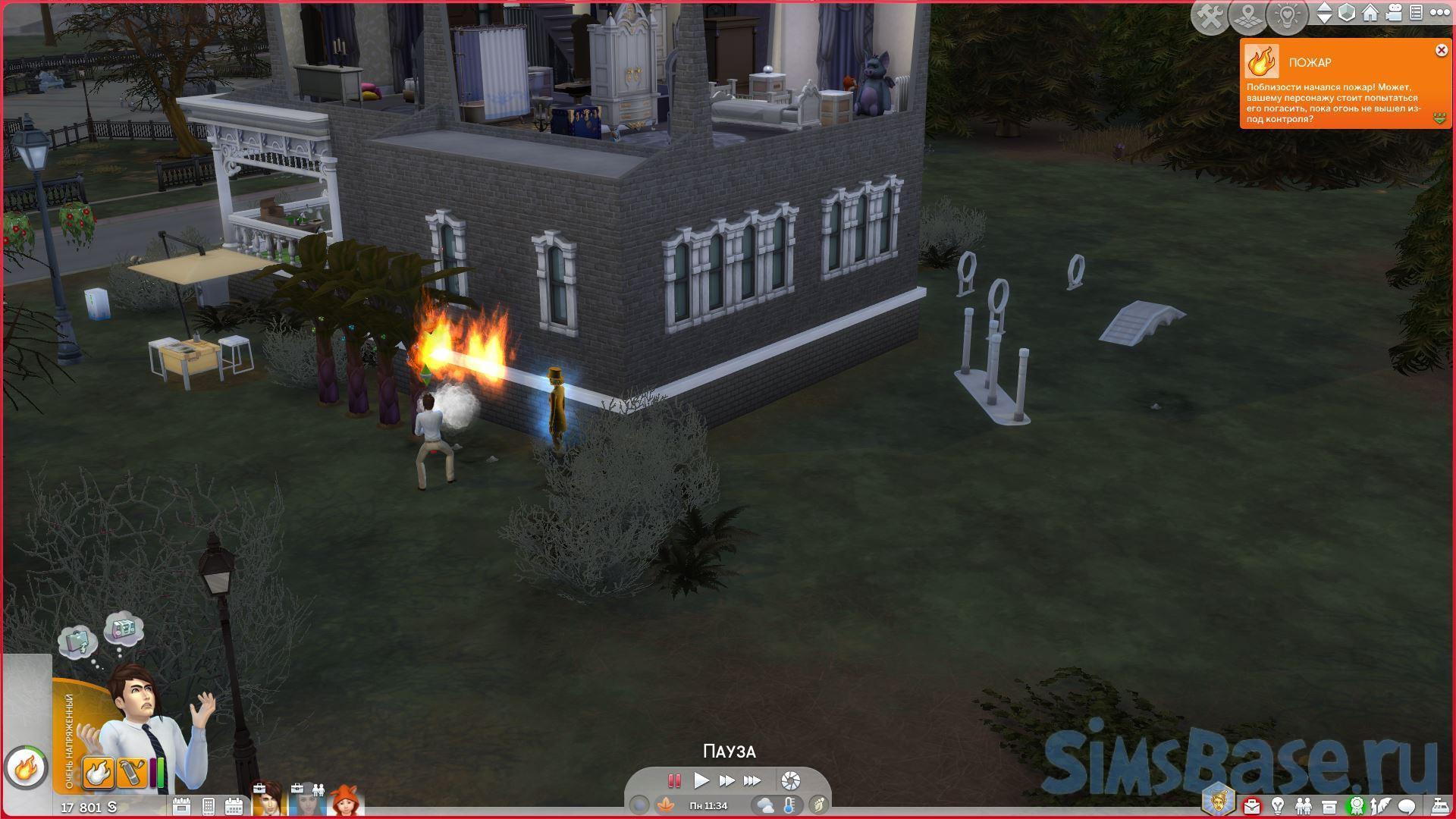Viewport: 1456px width, 819px height.
Task: Open the relationships panel with two figures
Action: tap(1303, 805)
